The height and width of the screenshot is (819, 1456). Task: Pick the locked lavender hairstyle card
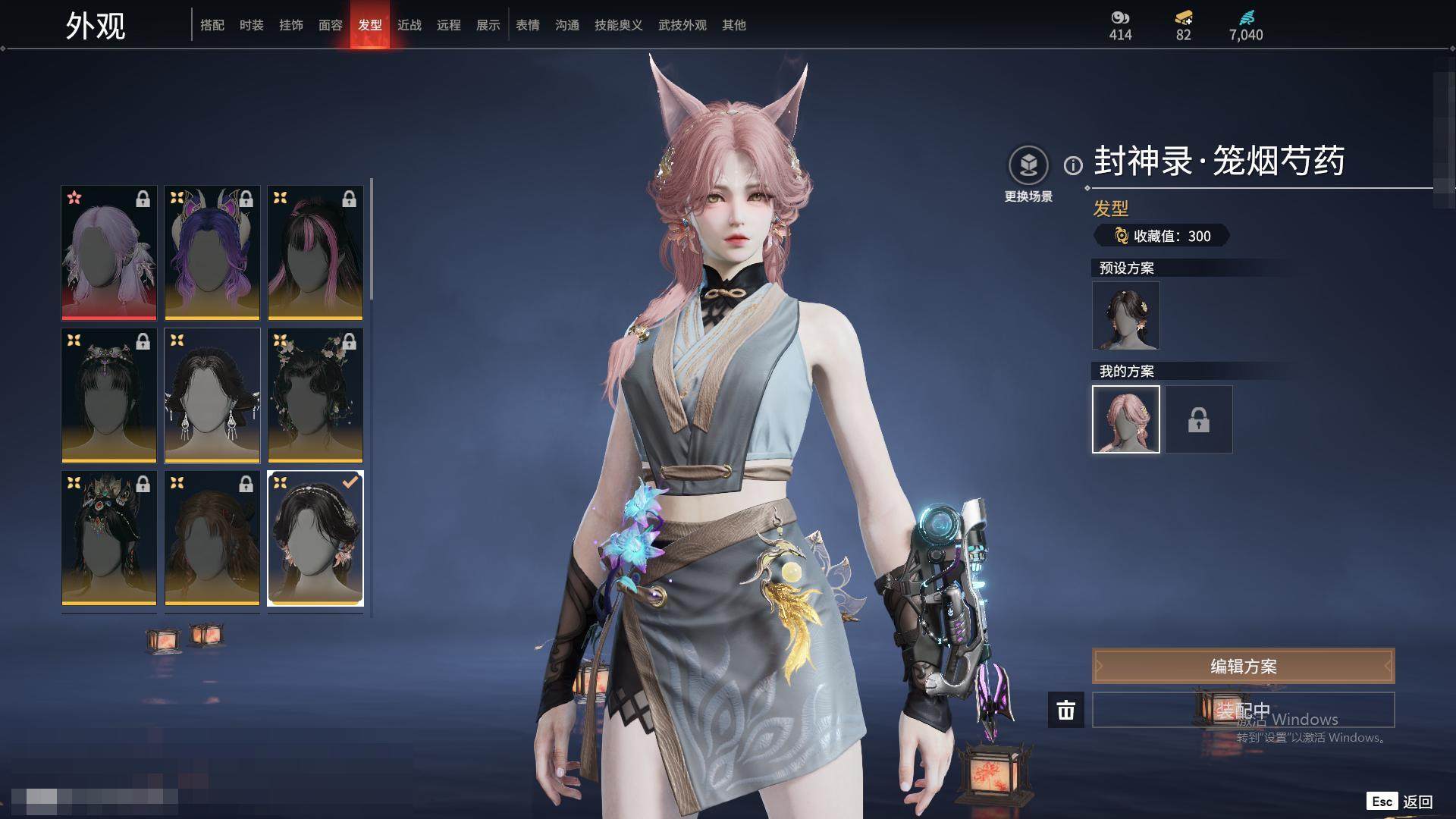(x=109, y=253)
